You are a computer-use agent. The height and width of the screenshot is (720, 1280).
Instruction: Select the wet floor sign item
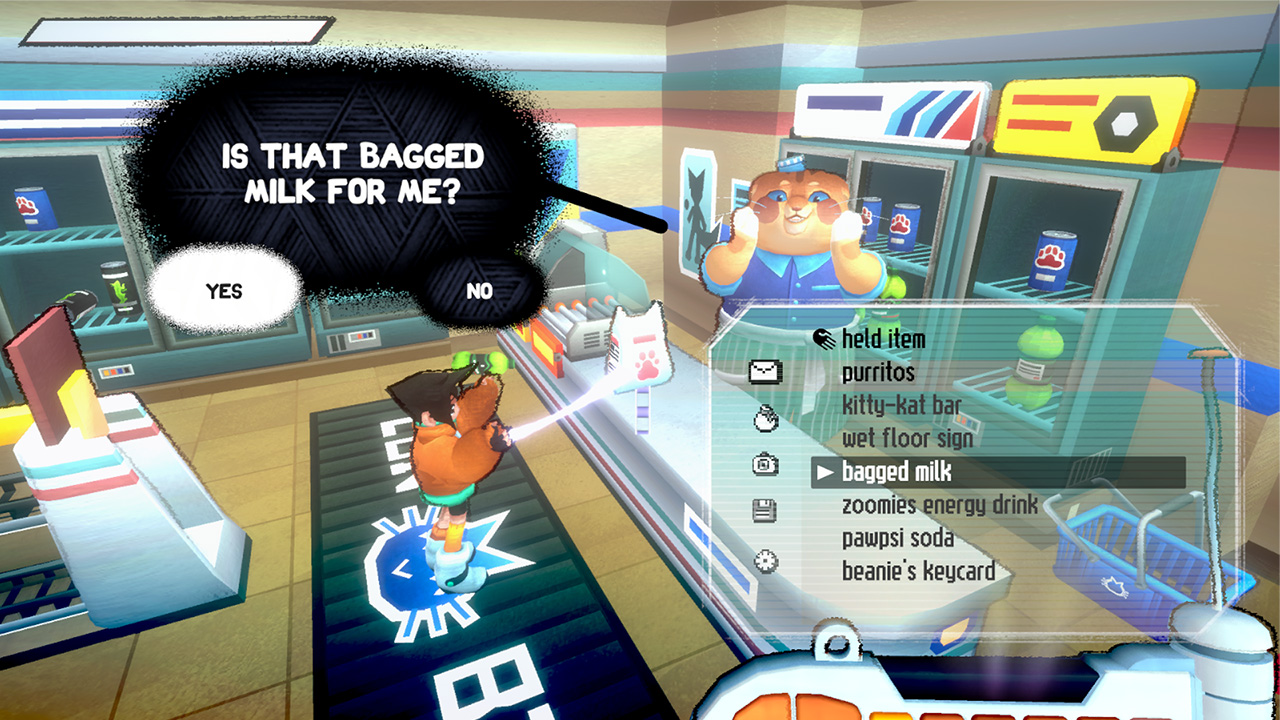pyautogui.click(x=907, y=437)
